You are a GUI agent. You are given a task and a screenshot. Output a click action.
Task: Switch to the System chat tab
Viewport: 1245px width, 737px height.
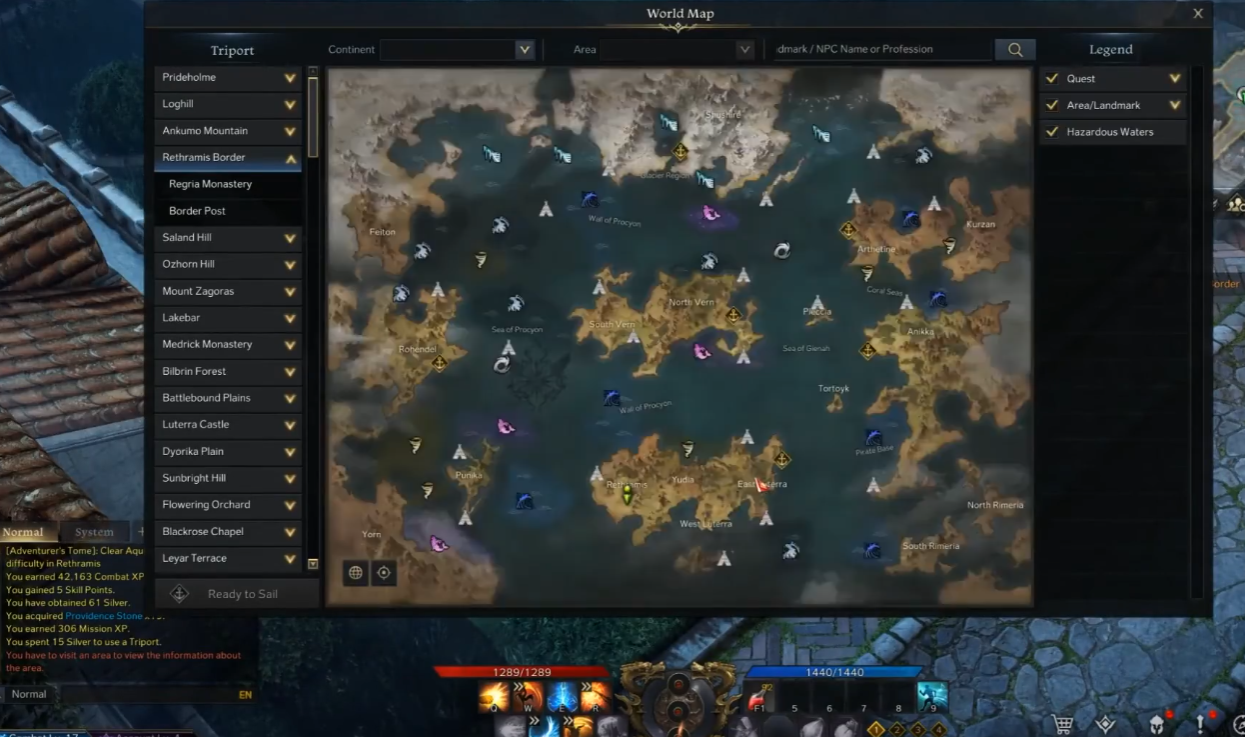pyautogui.click(x=95, y=532)
